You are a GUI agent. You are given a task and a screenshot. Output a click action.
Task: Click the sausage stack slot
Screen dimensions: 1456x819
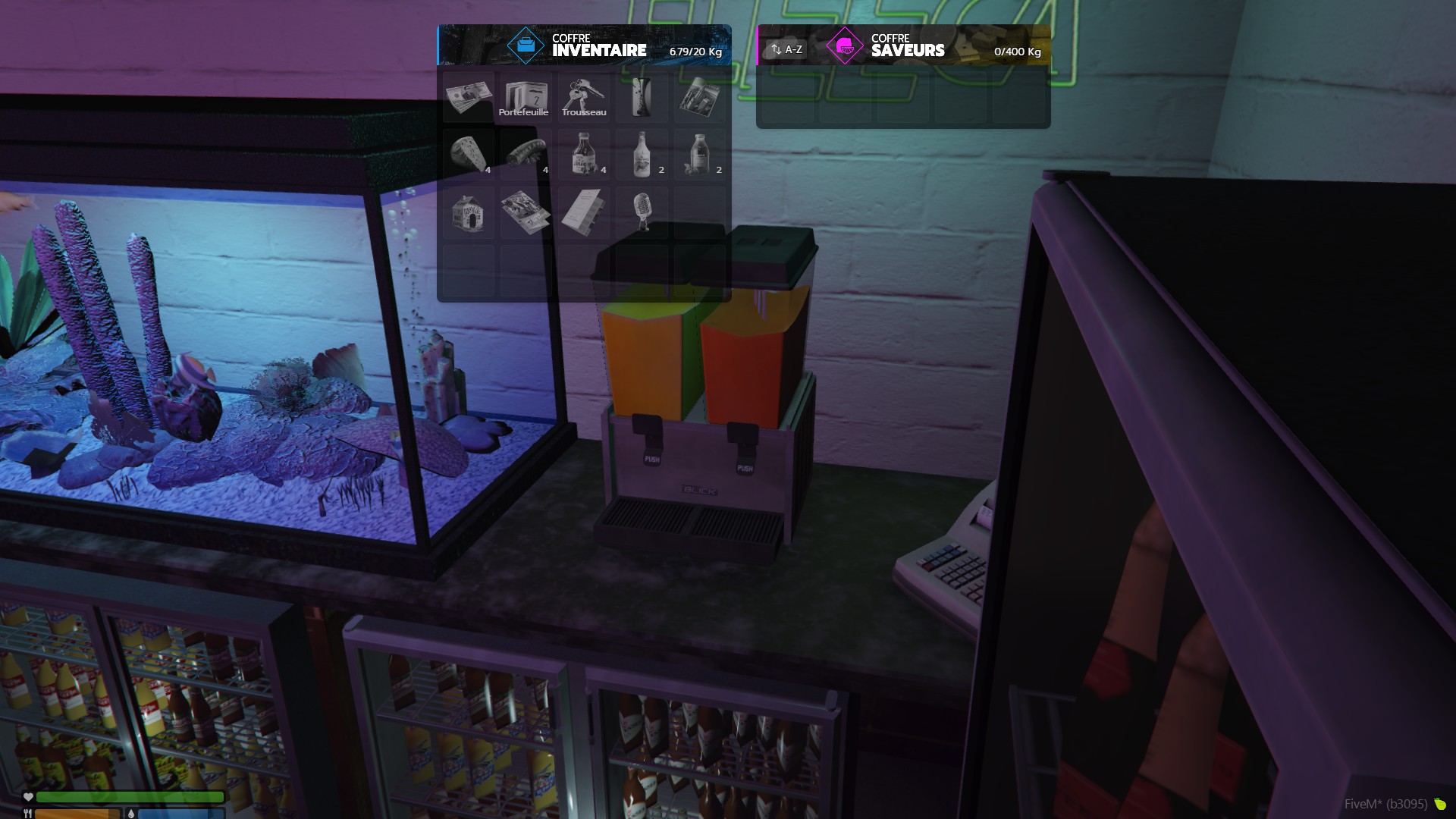526,154
